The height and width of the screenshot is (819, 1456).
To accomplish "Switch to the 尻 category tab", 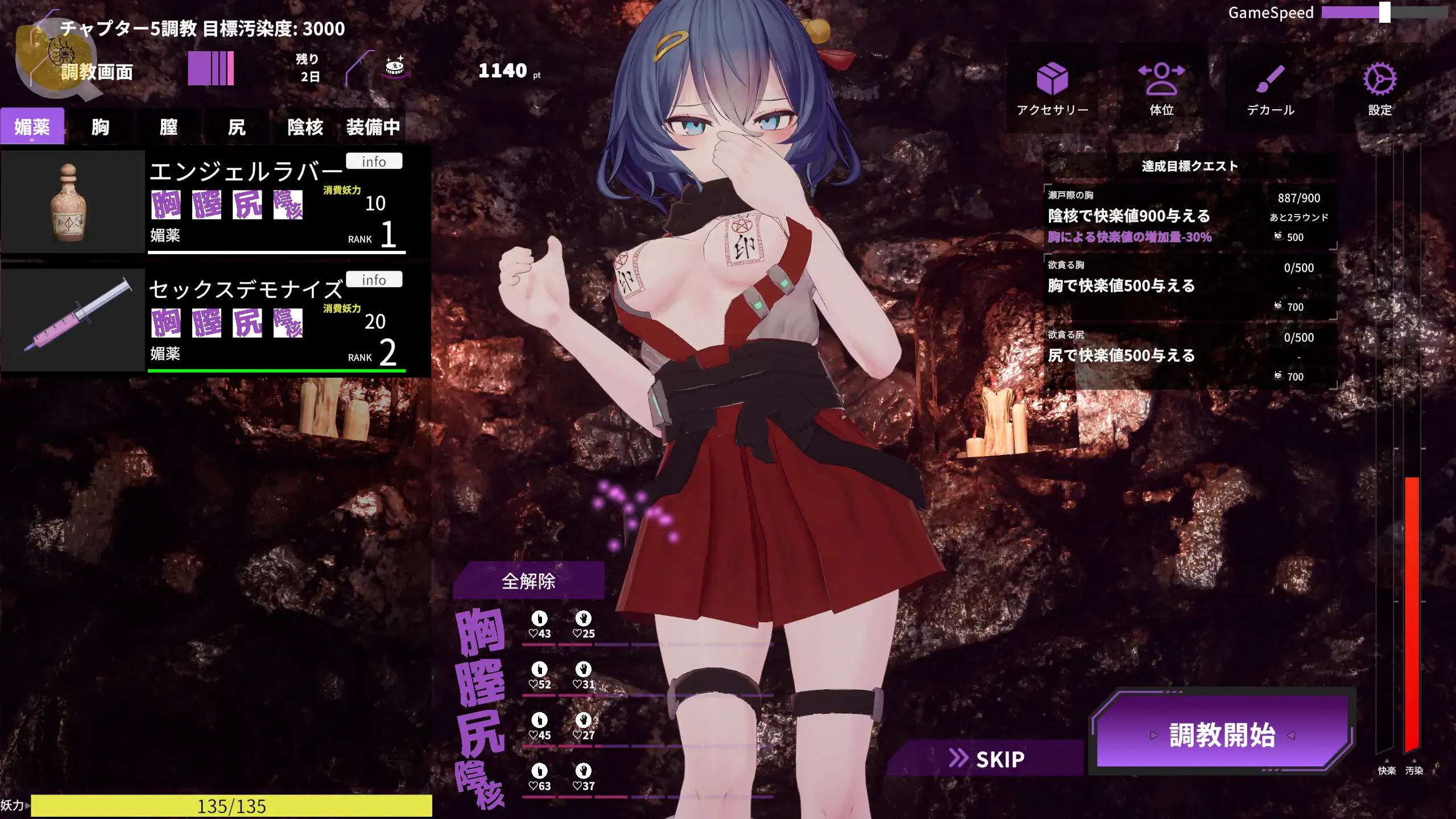I will (x=237, y=126).
